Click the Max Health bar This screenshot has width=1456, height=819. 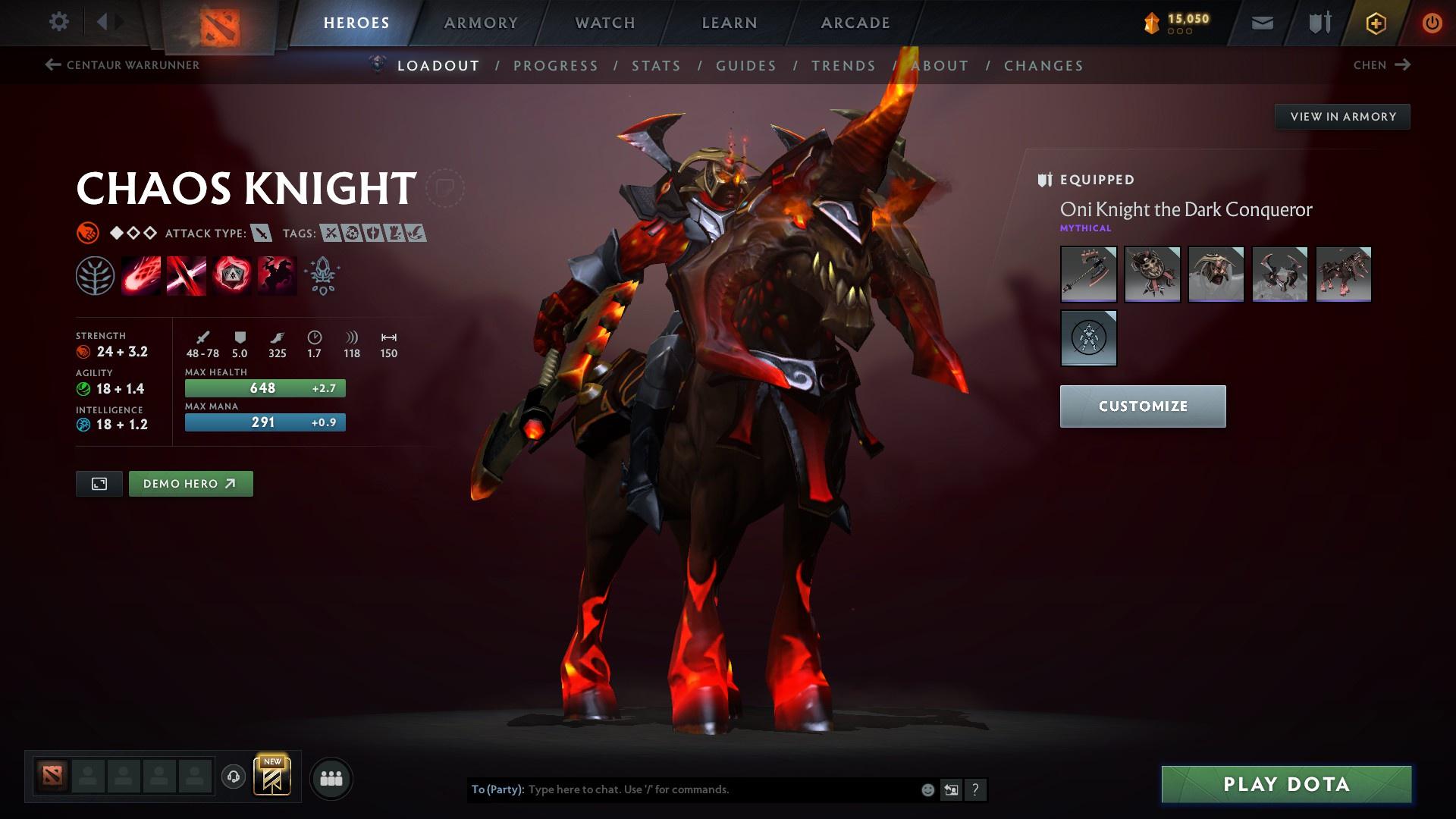[x=265, y=388]
